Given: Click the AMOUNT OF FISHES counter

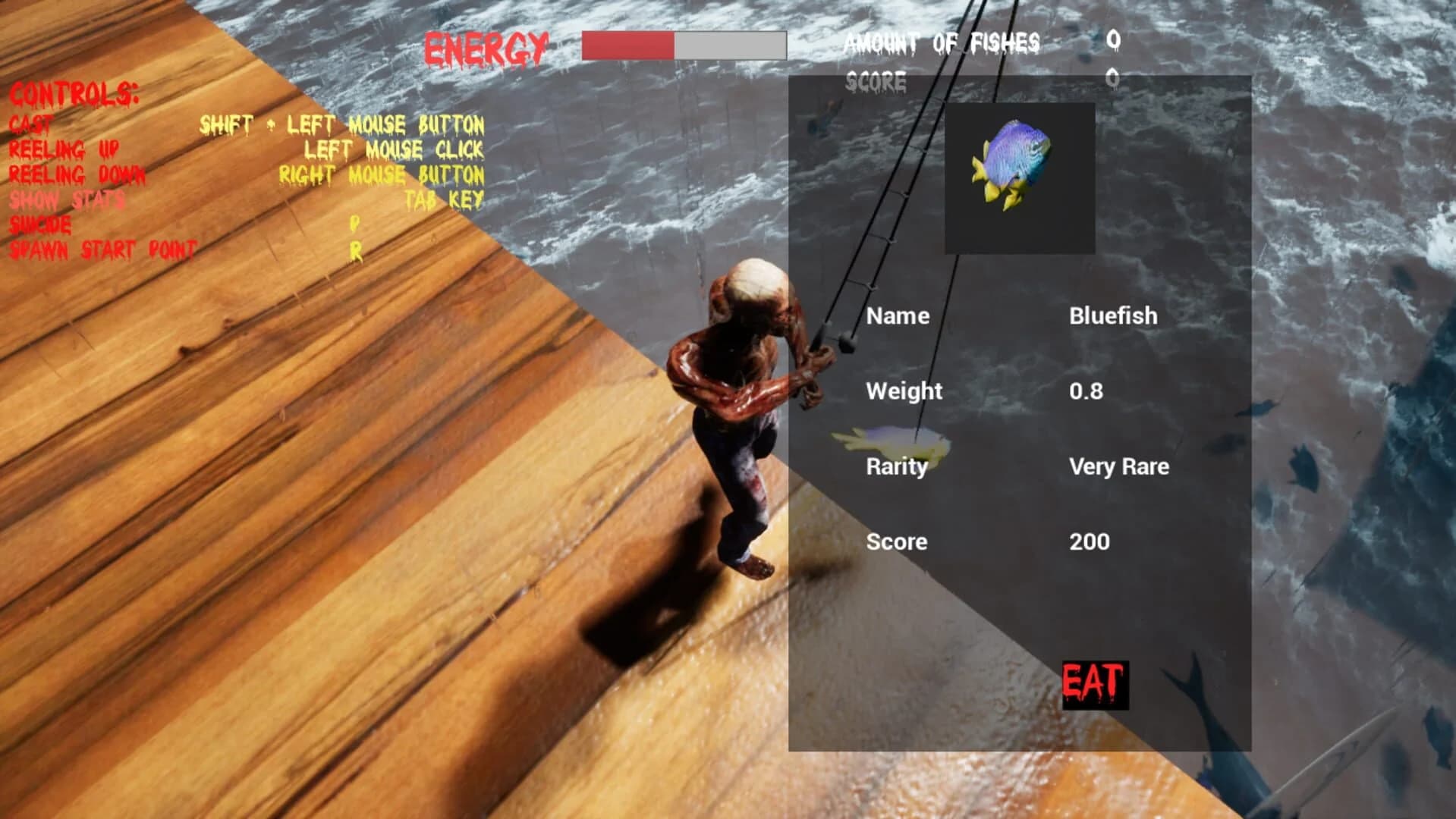Looking at the screenshot, I should [x=945, y=42].
